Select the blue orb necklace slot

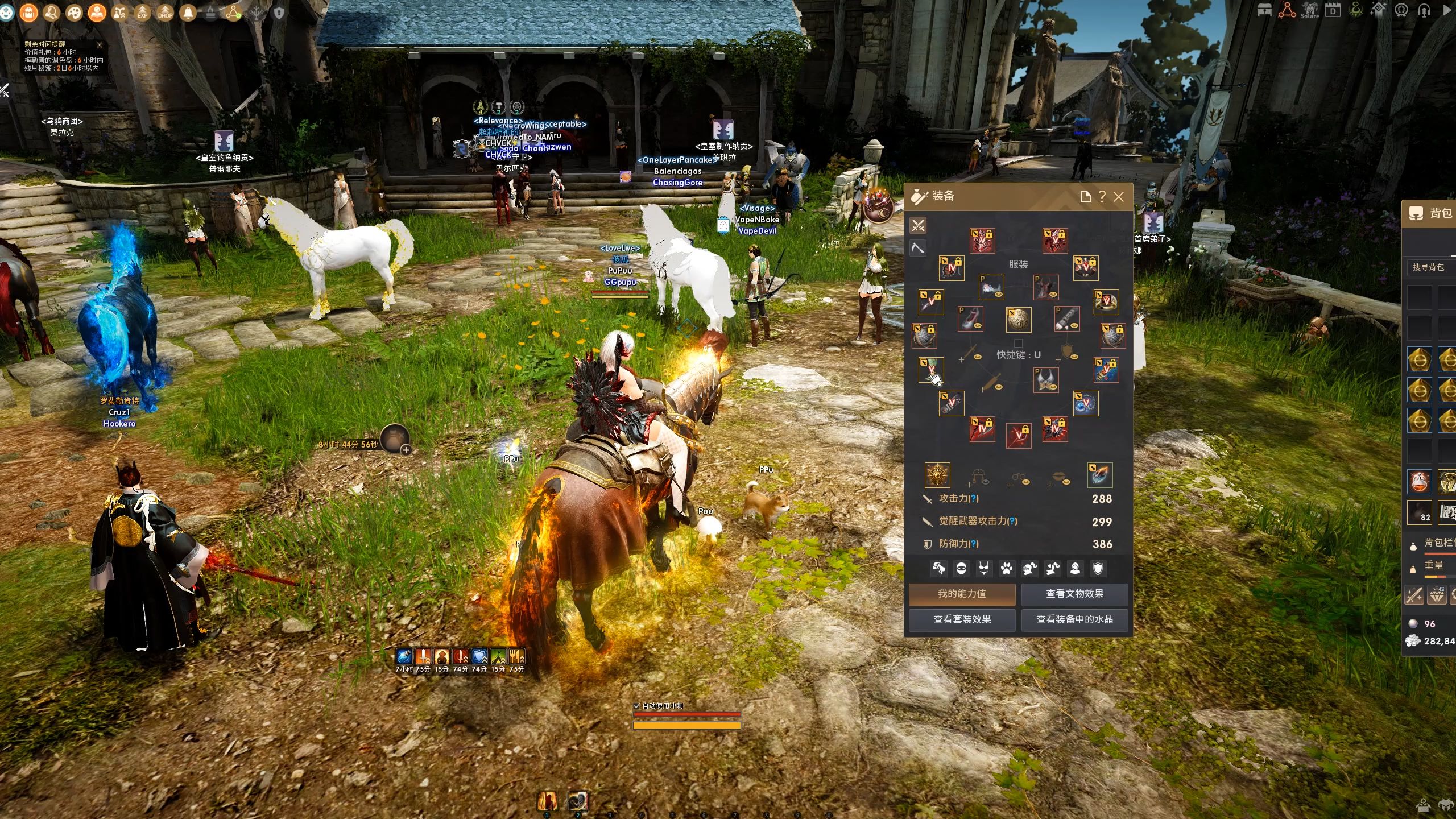click(x=1085, y=403)
